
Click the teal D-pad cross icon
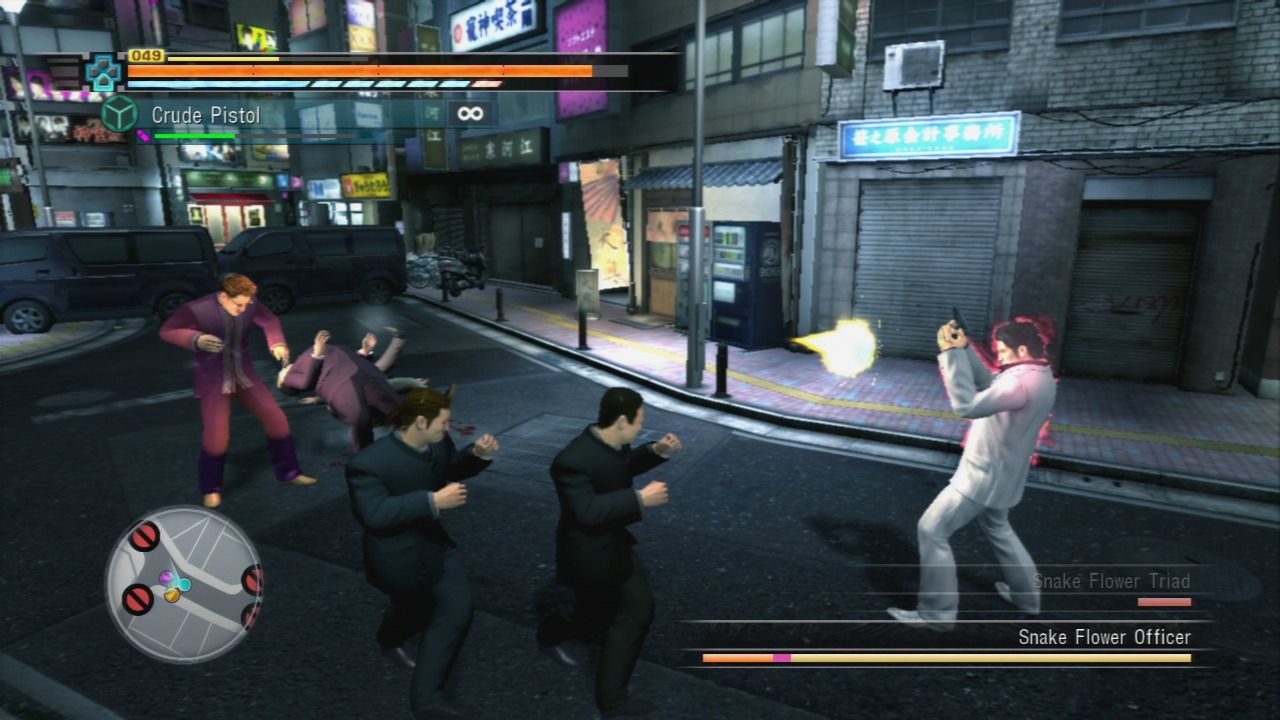(x=102, y=74)
